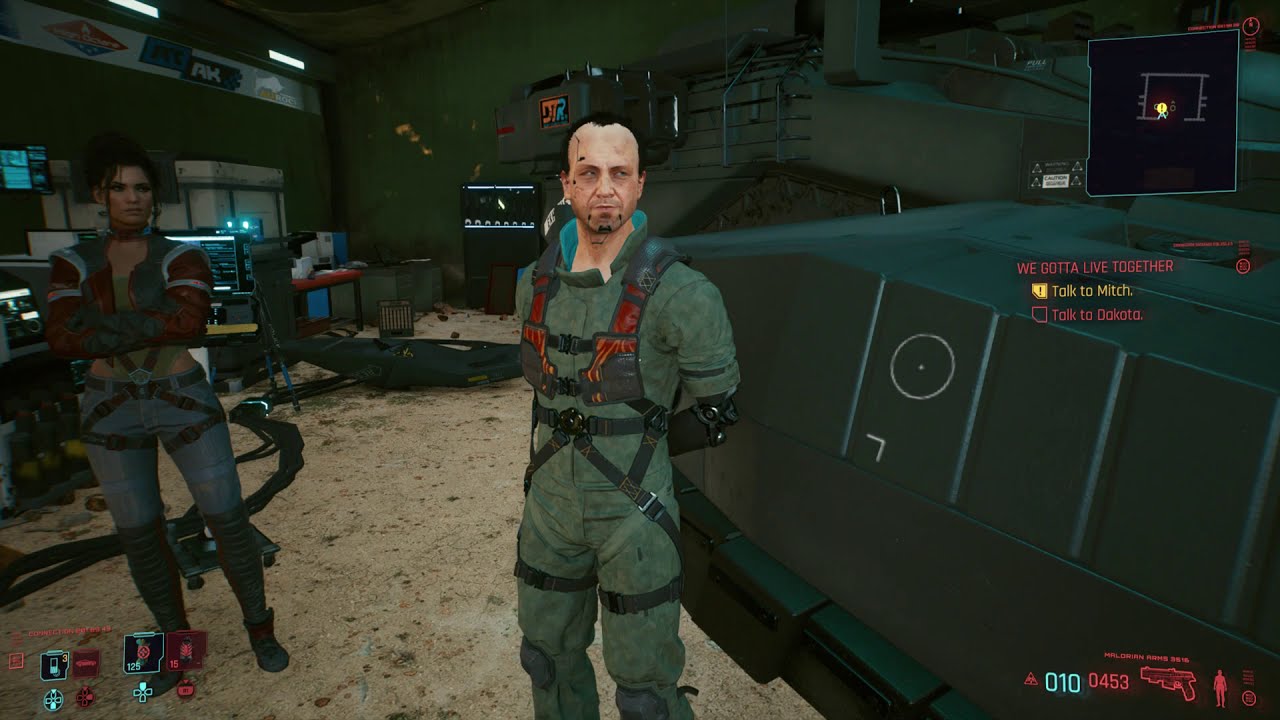Click the timer clock icon in top-right corner
The height and width of the screenshot is (720, 1280).
(x=1251, y=26)
